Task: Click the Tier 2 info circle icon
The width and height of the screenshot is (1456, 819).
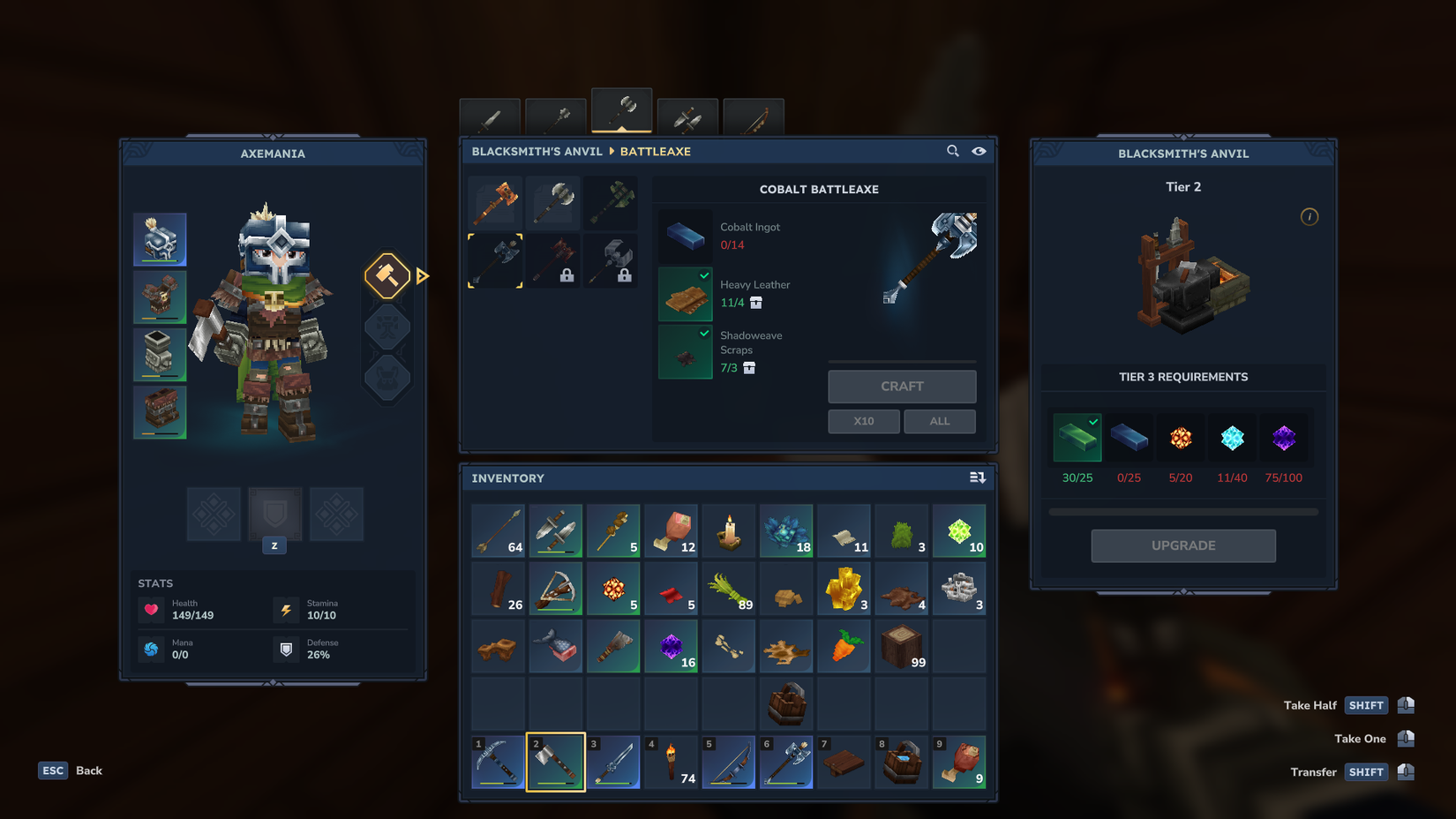Action: click(x=1310, y=216)
